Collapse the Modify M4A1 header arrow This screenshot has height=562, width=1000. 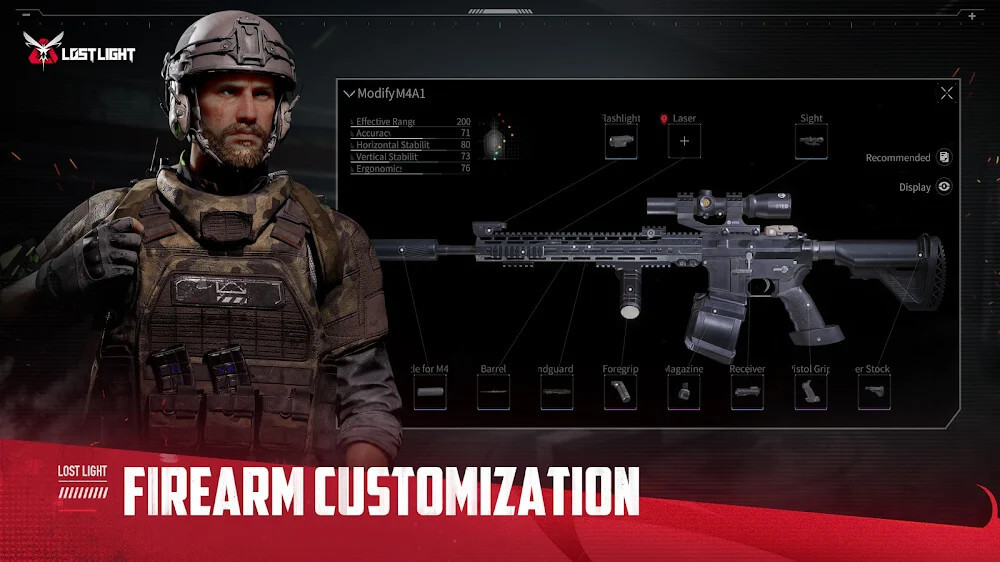[349, 94]
